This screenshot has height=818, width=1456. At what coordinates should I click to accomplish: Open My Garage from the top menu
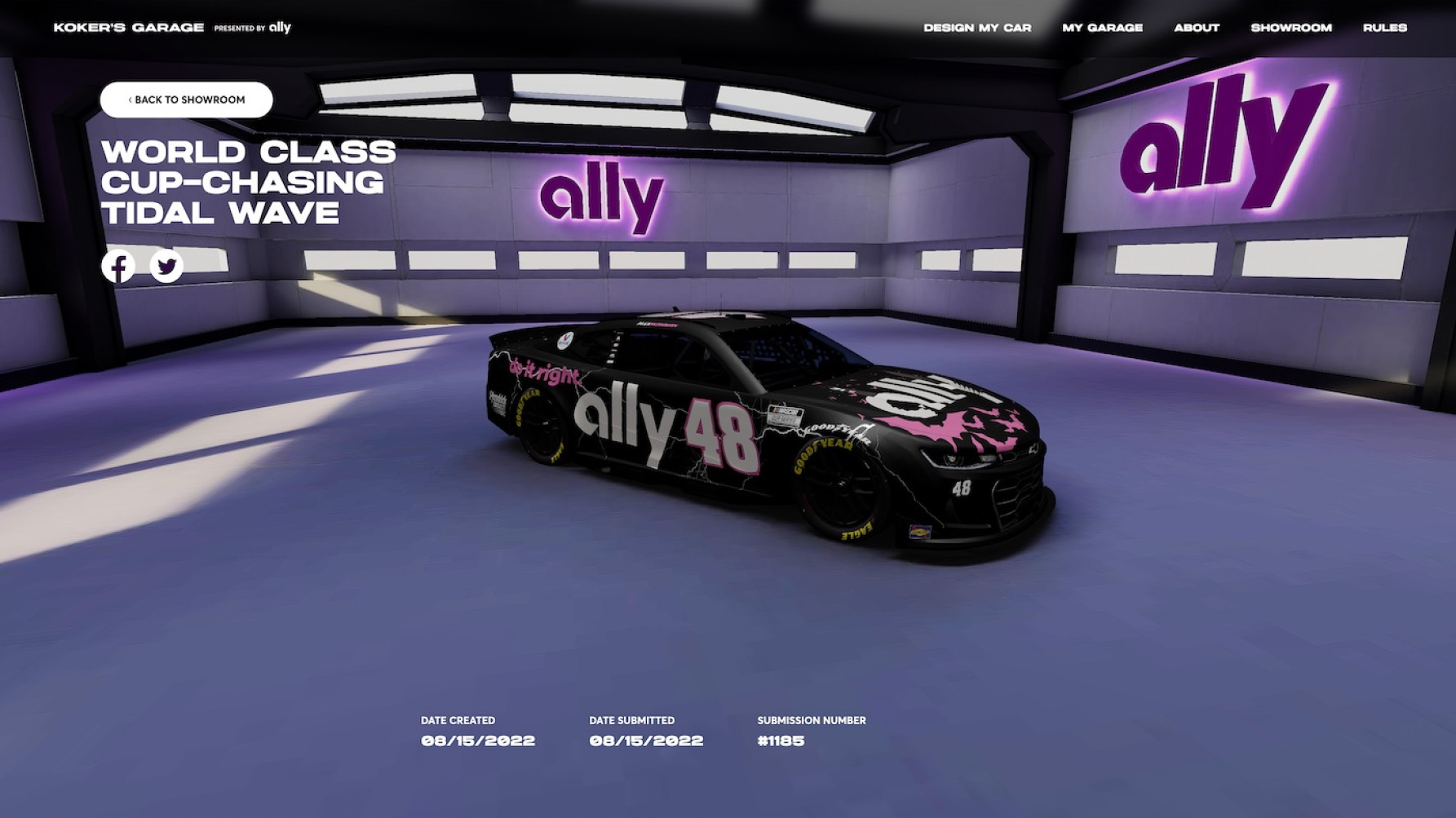pos(1102,28)
